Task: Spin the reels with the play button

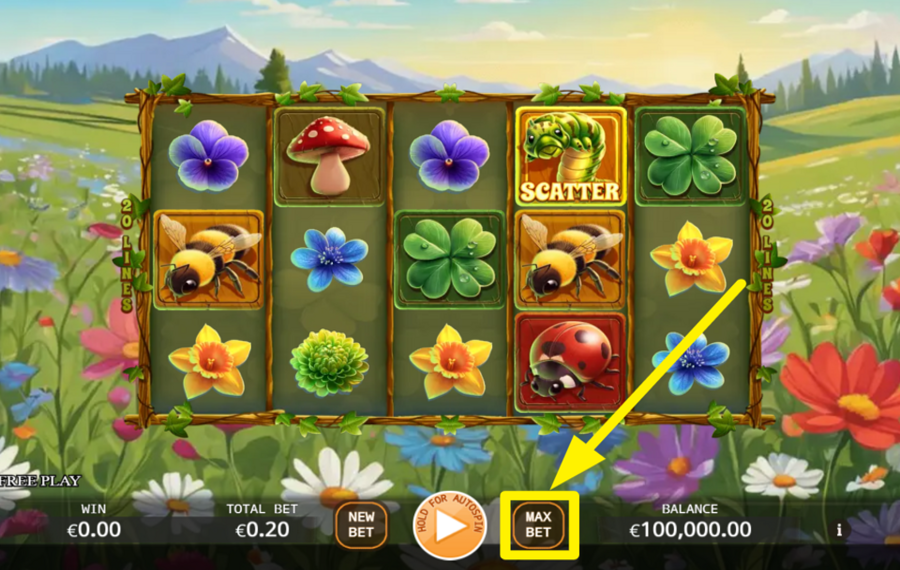Action: [x=450, y=525]
